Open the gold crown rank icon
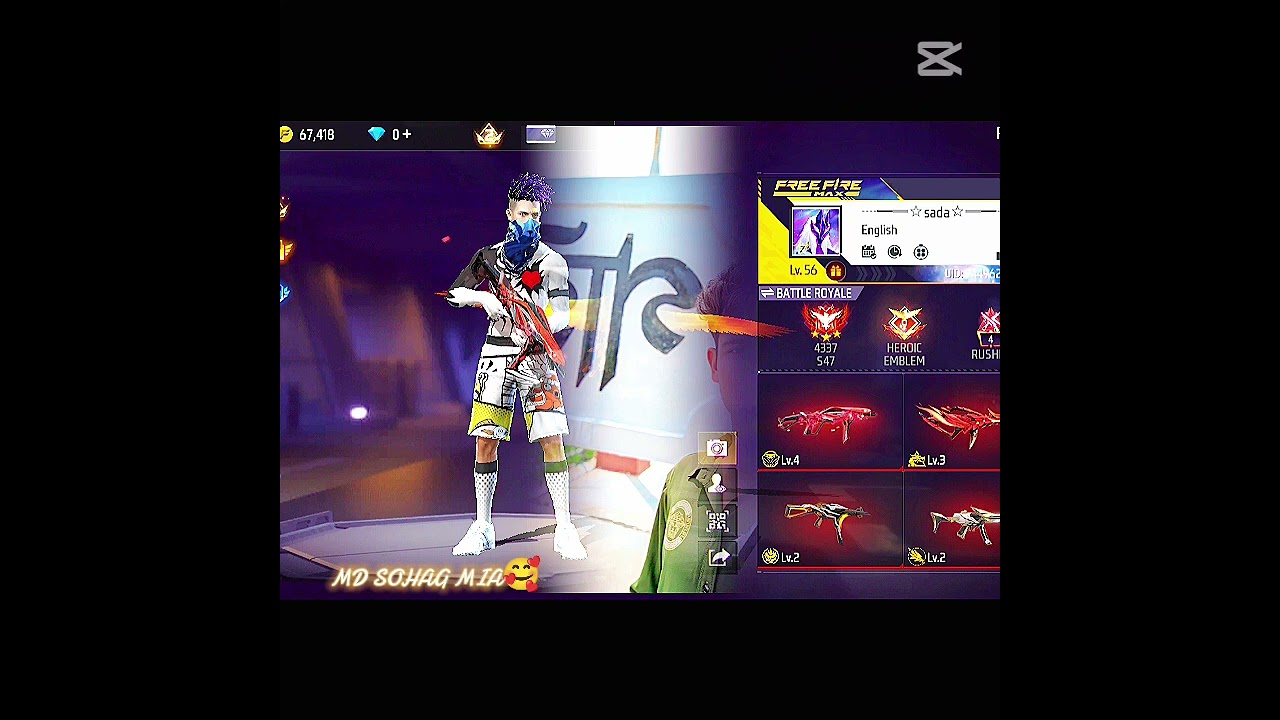Image resolution: width=1280 pixels, height=720 pixels. 489,135
